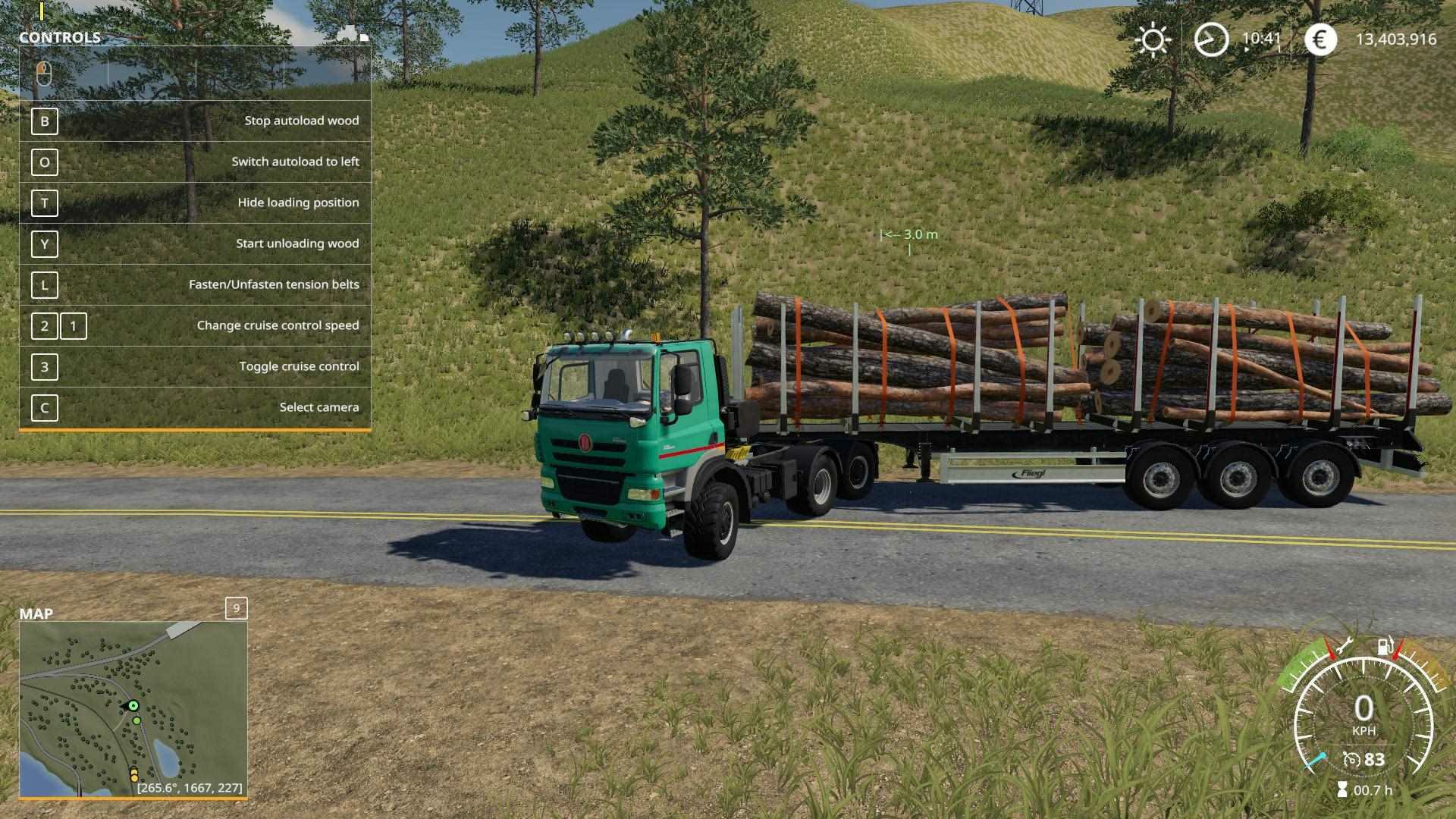Click the green player marker on the minimap

(x=133, y=706)
